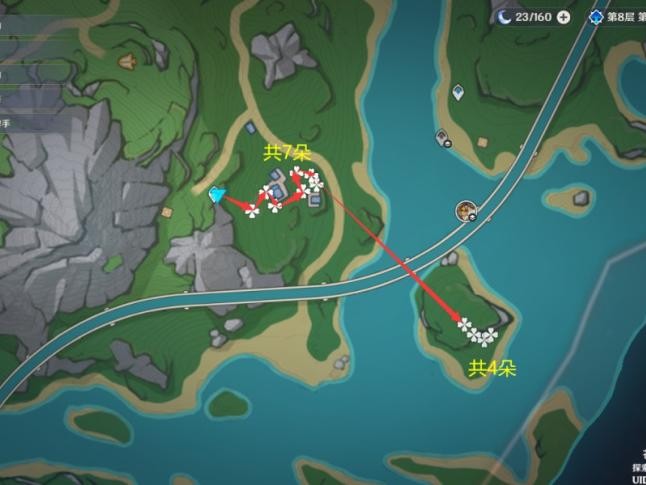This screenshot has height=485, width=646.
Task: Click the white teleport waypoint pin on the northern island
Action: (x=457, y=93)
